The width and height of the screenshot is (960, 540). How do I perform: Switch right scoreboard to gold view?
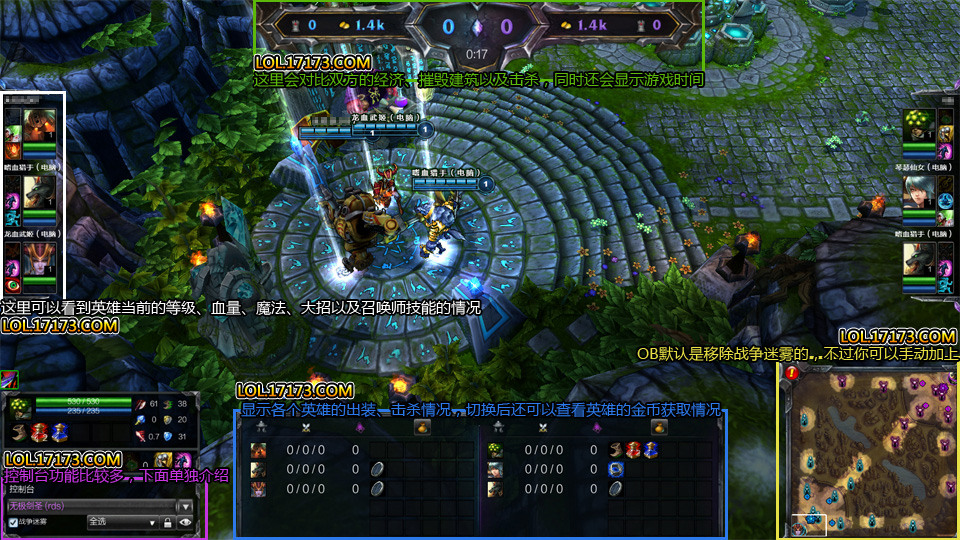click(659, 427)
